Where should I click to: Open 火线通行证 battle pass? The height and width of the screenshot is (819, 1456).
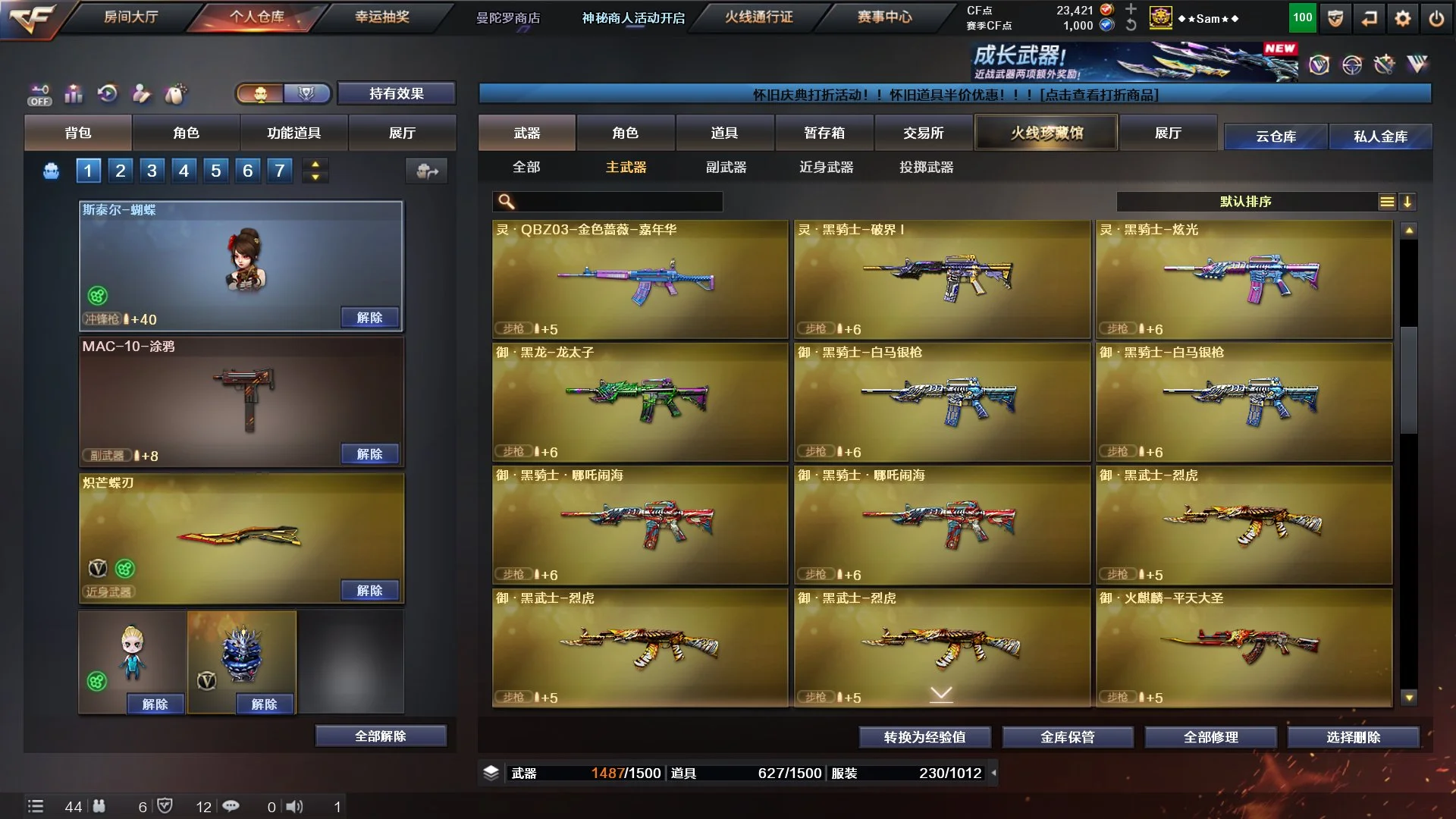tap(758, 17)
